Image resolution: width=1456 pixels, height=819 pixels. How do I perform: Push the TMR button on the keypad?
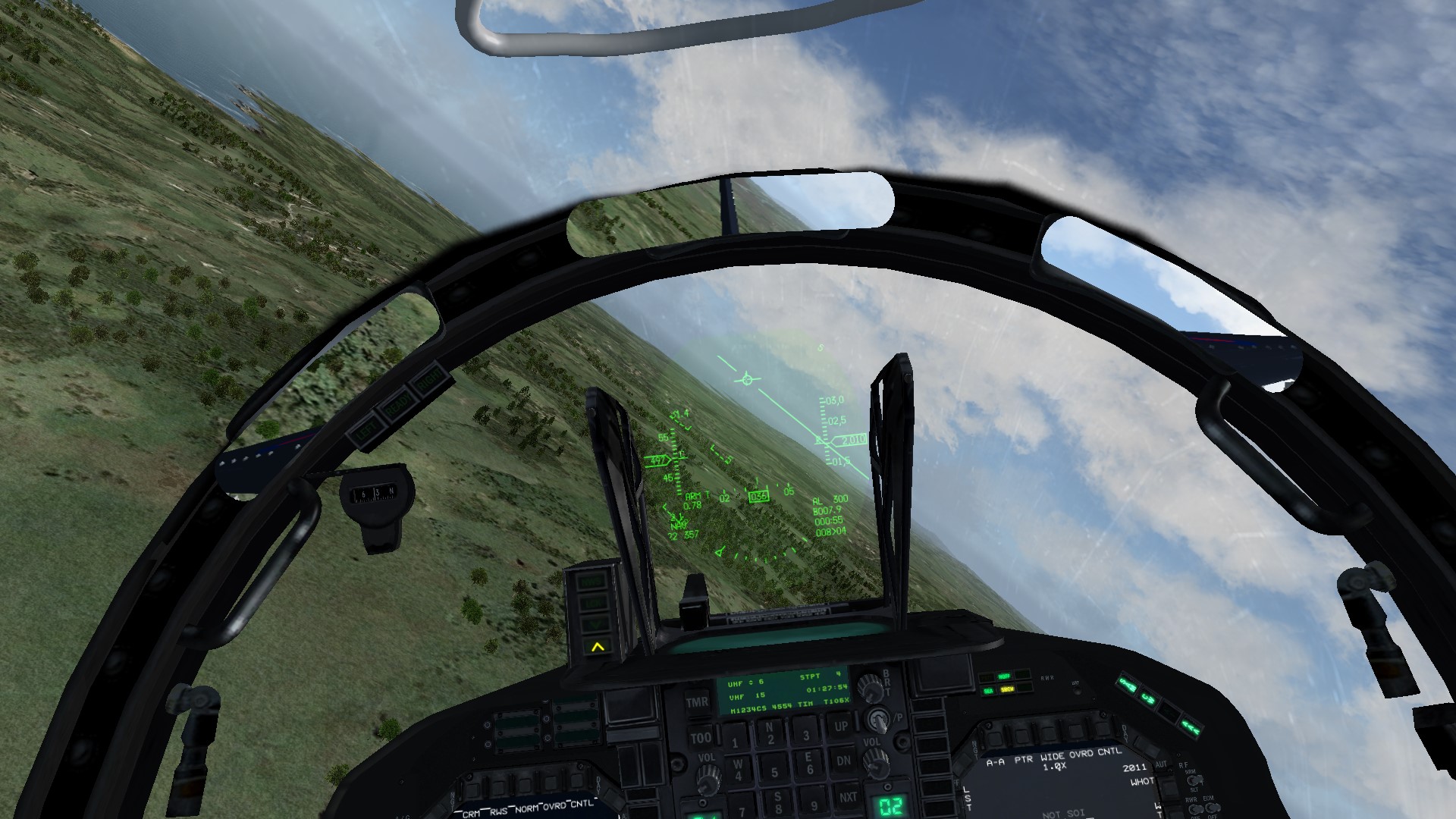pos(697,701)
